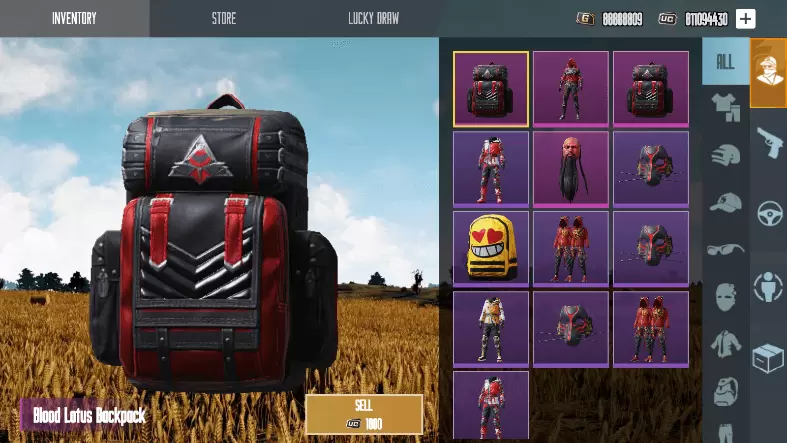Open the vehicle steering wheel category
Viewport: 787px width, 443px height.
point(769,213)
